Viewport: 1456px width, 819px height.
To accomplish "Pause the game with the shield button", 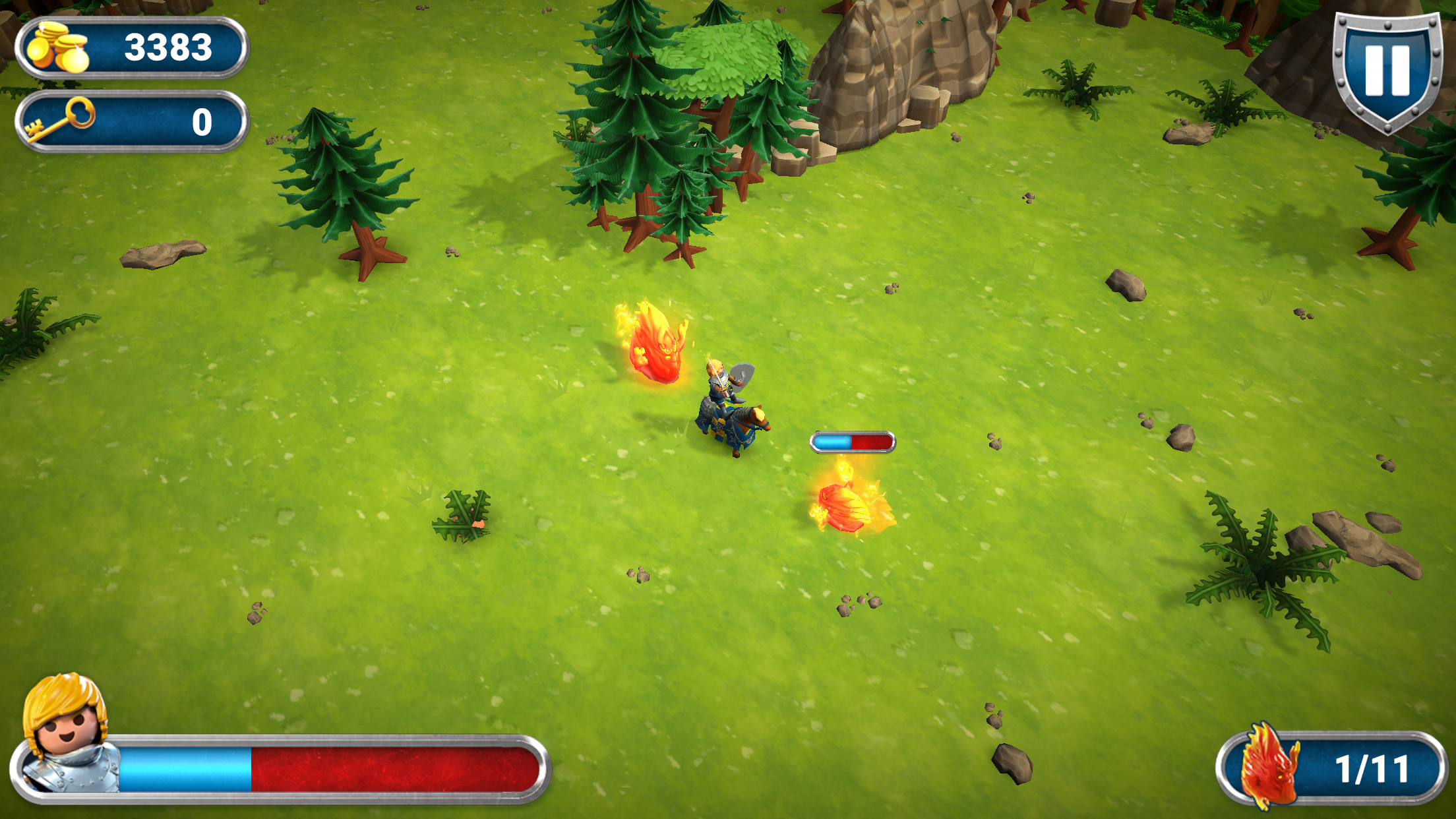I will tap(1387, 69).
